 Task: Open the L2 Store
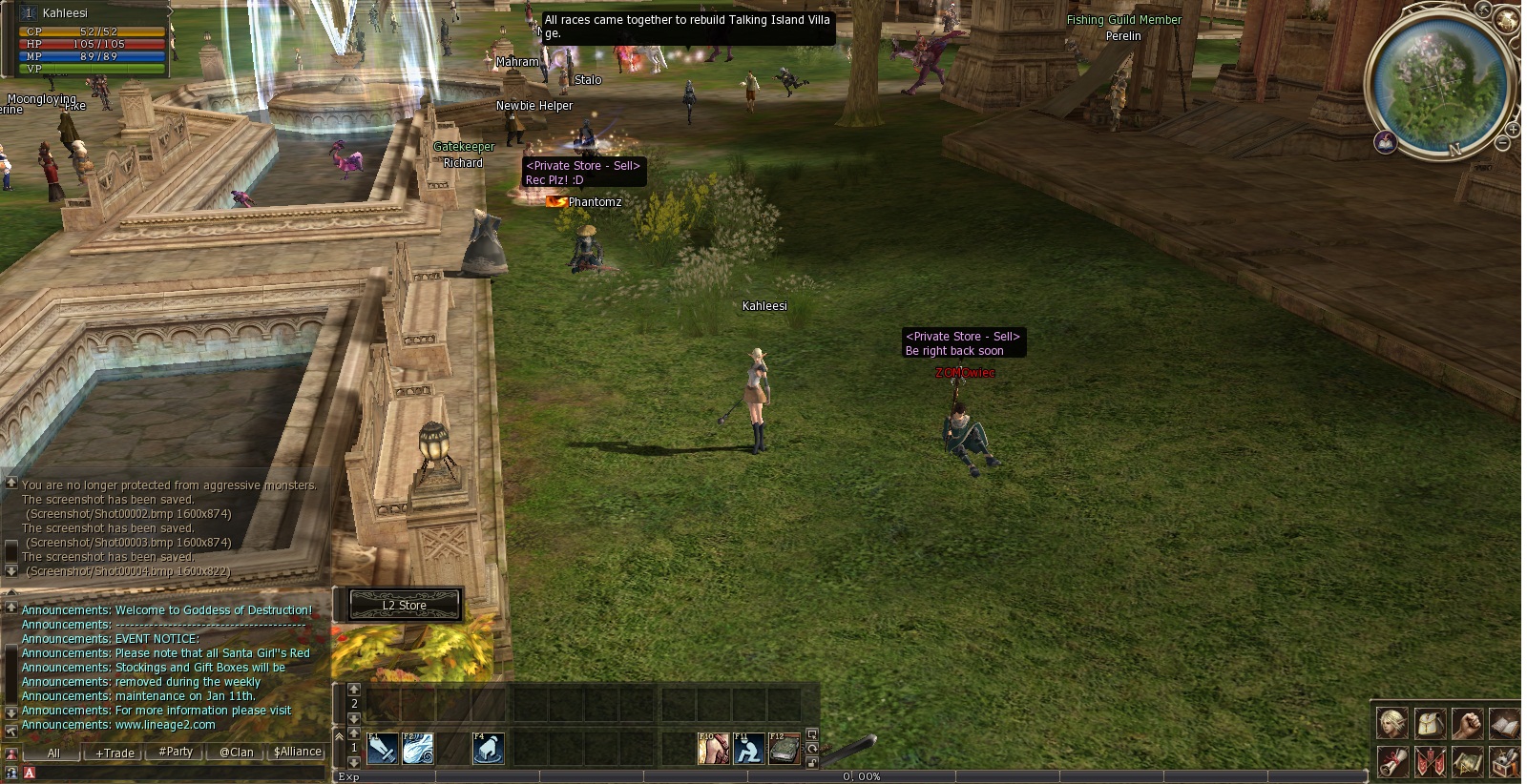pyautogui.click(x=405, y=605)
